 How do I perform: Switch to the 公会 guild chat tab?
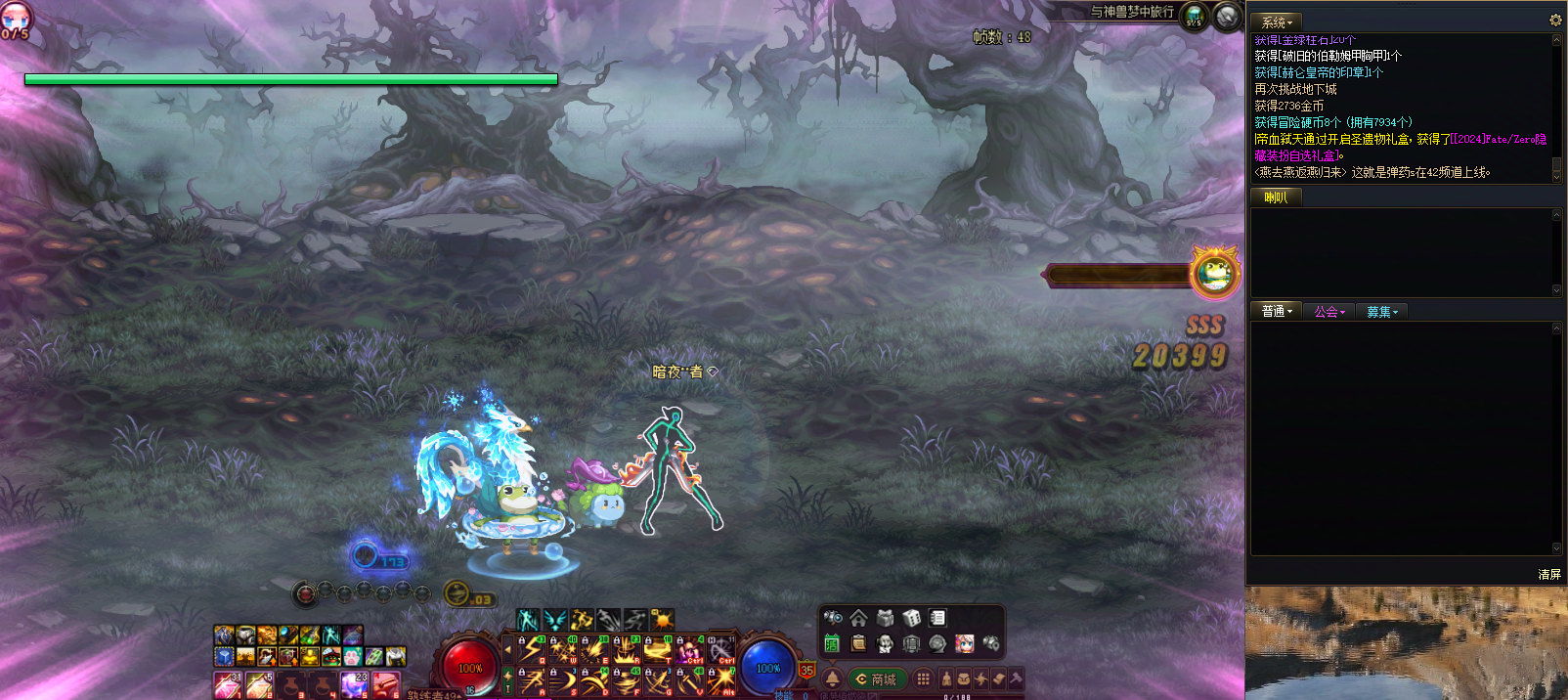point(1328,312)
